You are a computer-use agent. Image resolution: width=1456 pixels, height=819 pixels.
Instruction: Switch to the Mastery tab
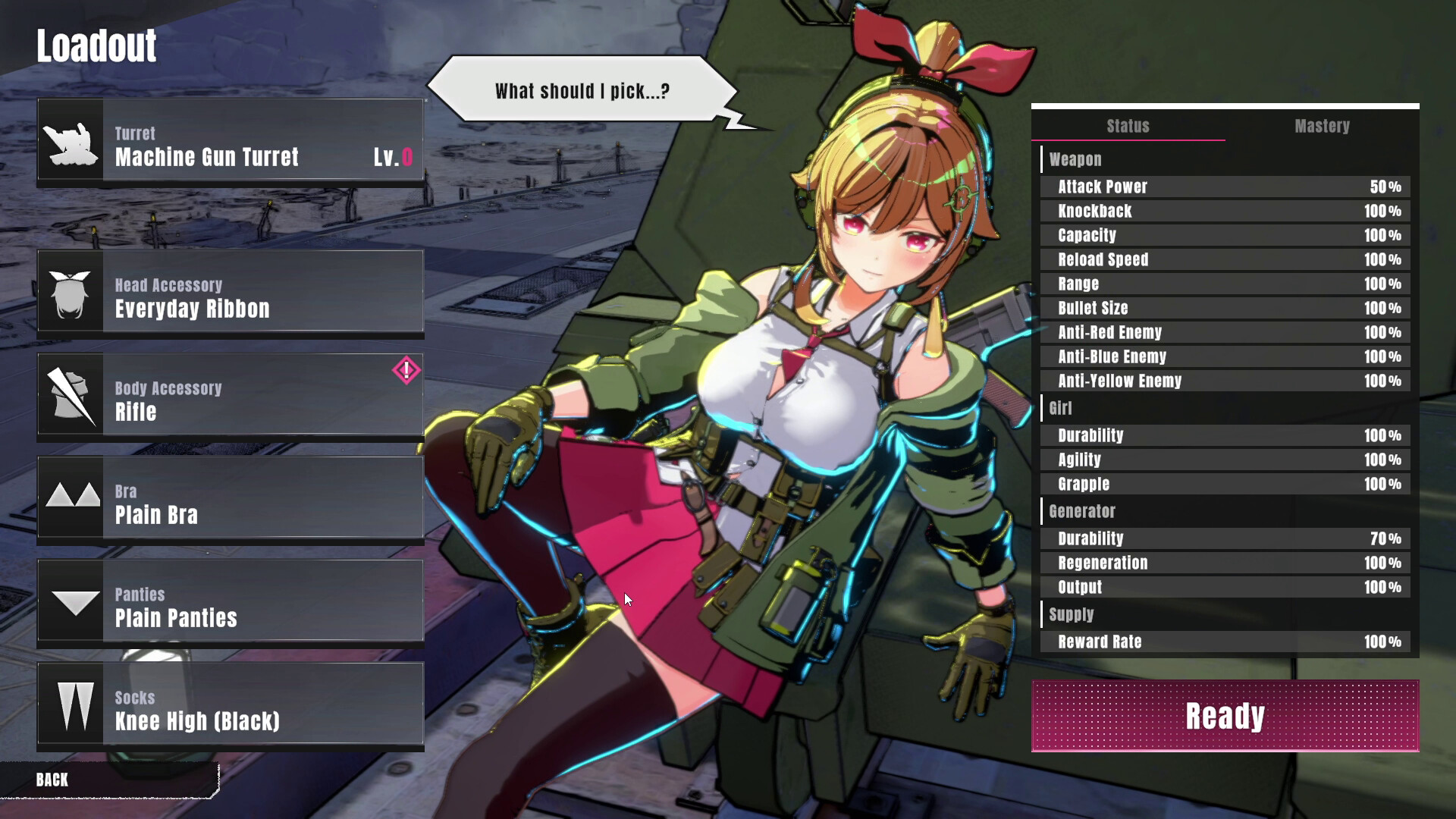[1323, 127]
